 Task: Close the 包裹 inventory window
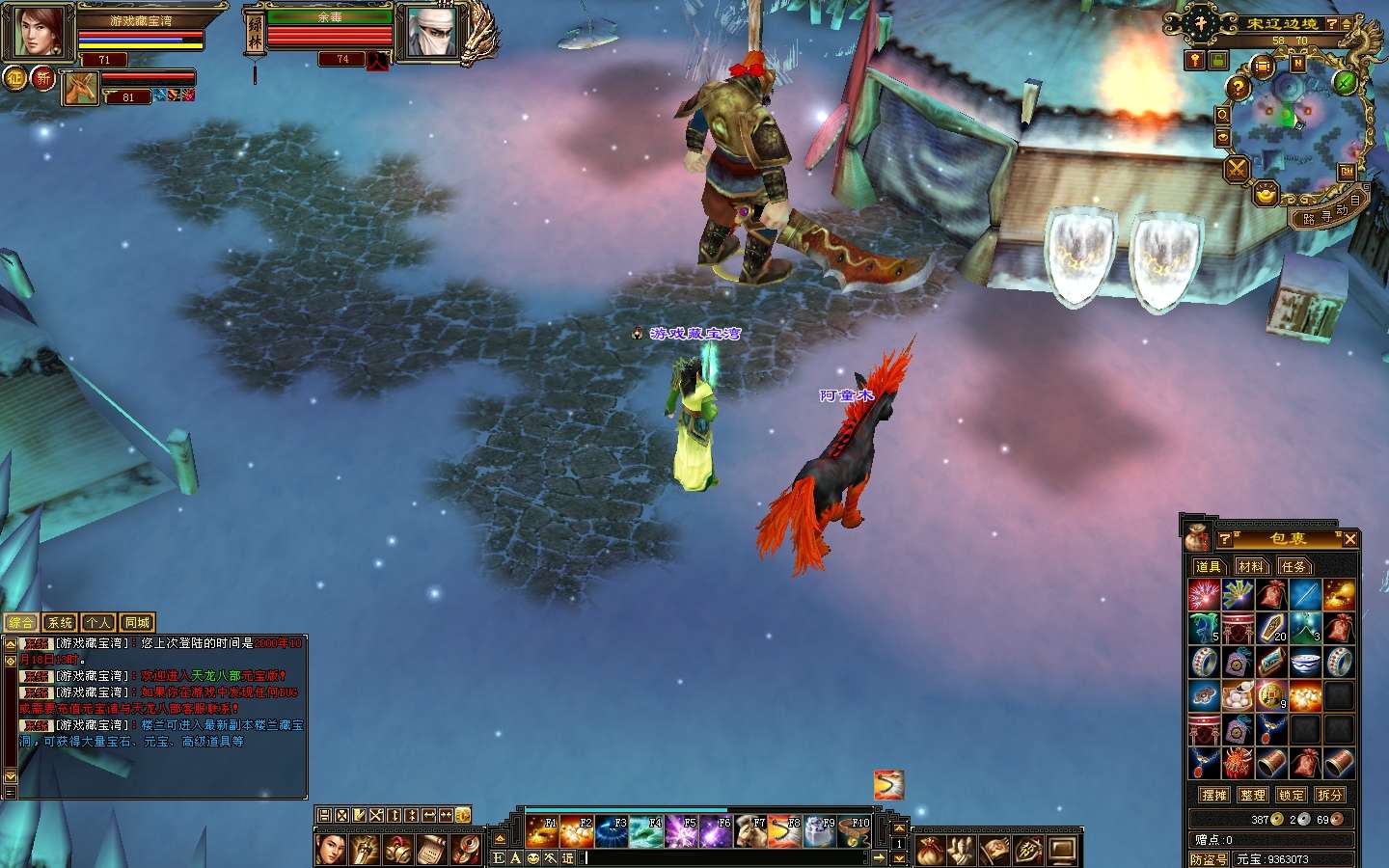point(1350,540)
